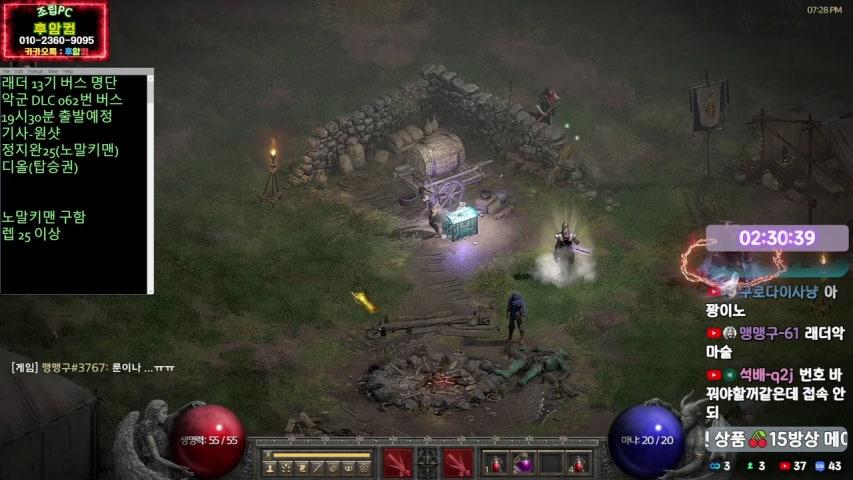Use the red healing potion in belt slot 4
853x480 pixels.
(x=578, y=463)
